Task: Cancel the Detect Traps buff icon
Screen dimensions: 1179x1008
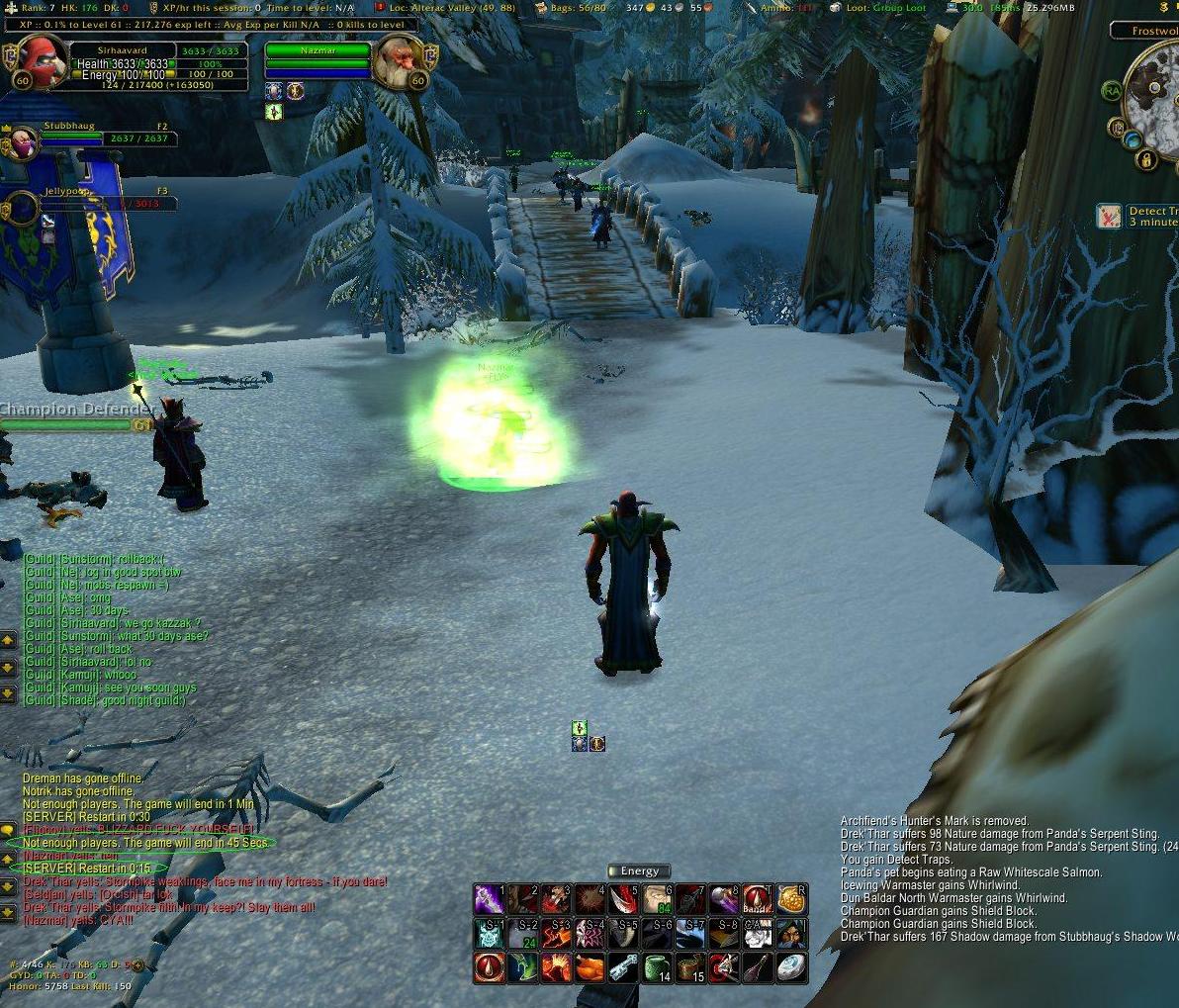Action: [x=1109, y=217]
